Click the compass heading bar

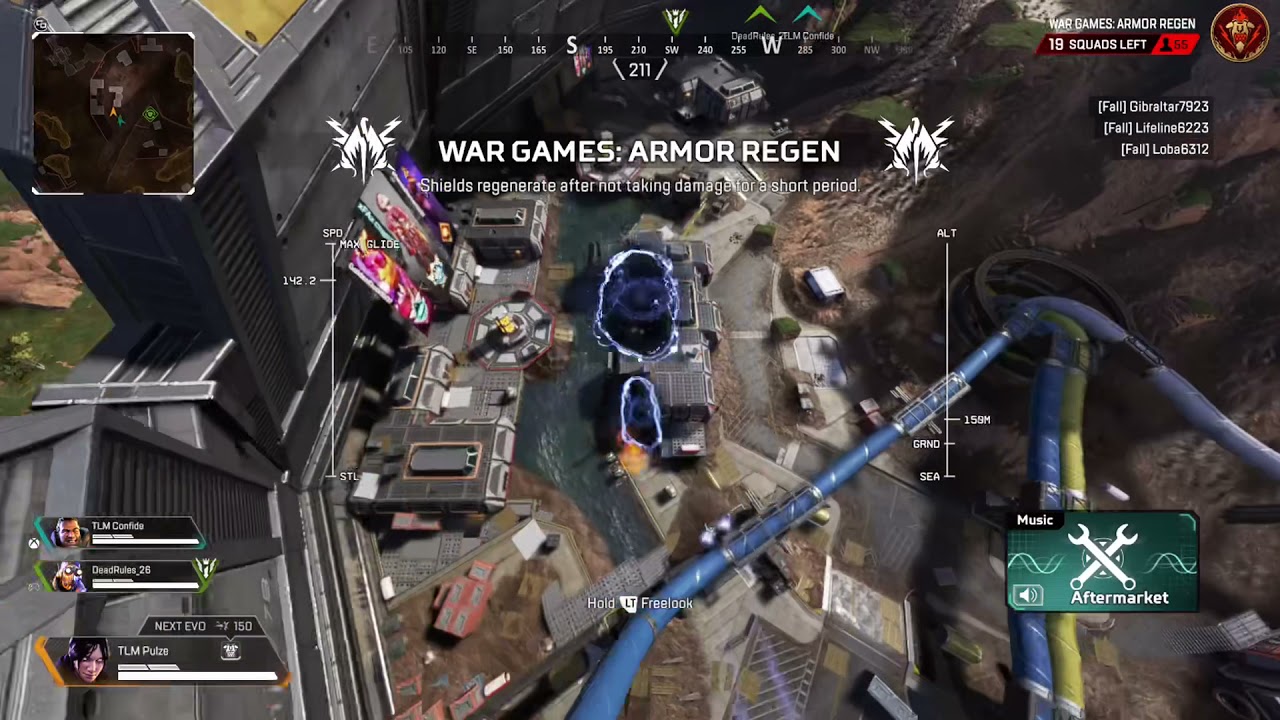pos(640,48)
